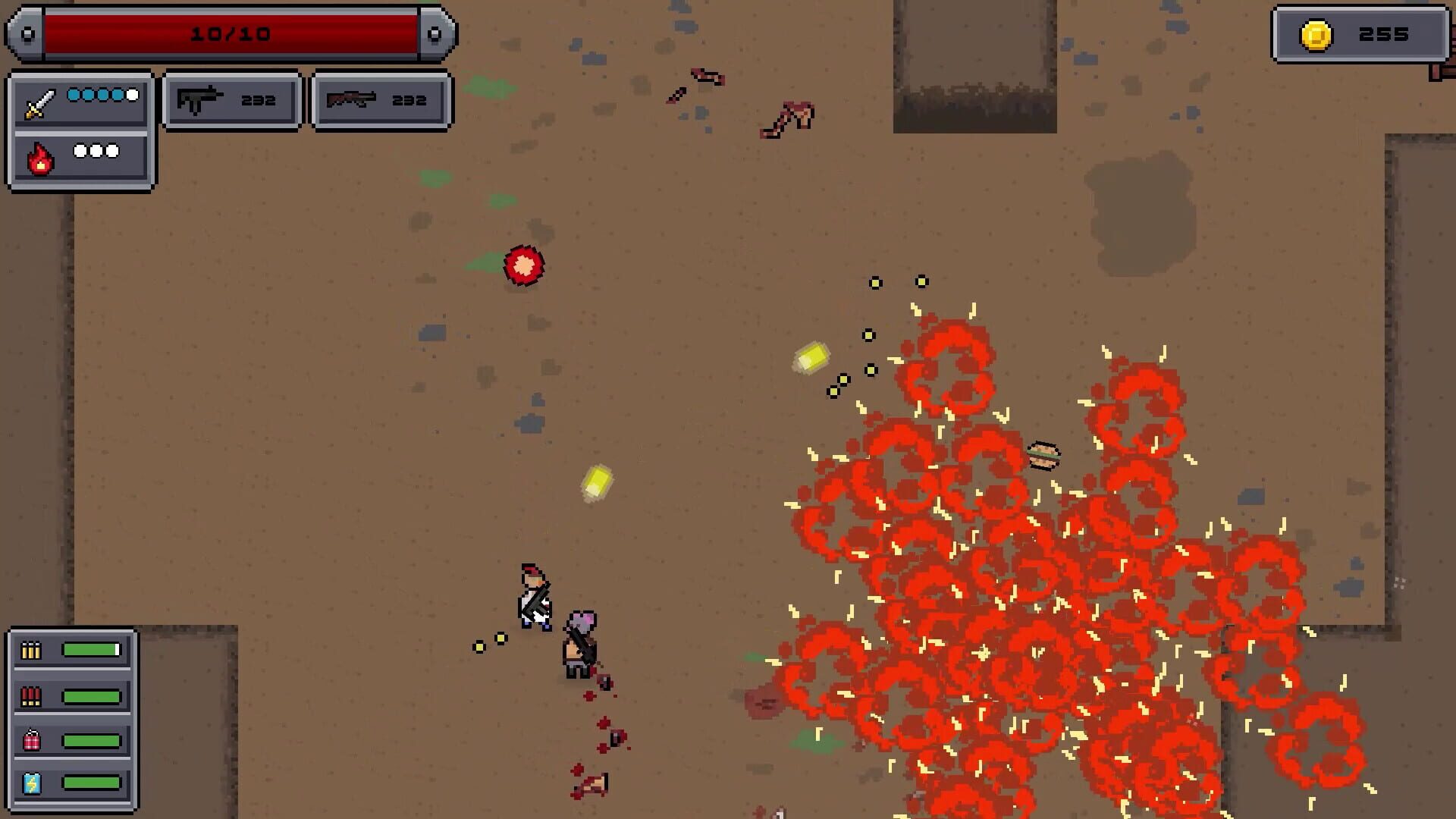
Task: Click the dynamite ammo icon
Action: (x=31, y=739)
